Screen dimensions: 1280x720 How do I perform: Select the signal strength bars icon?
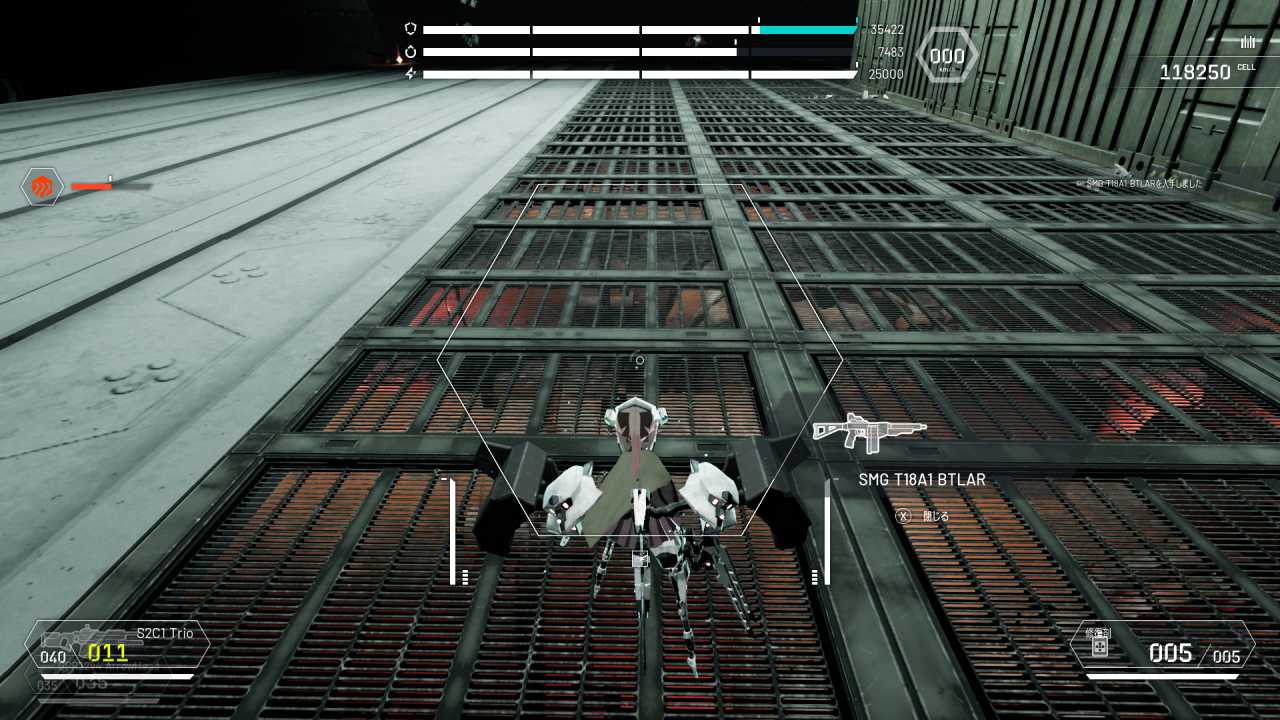[x=1246, y=42]
